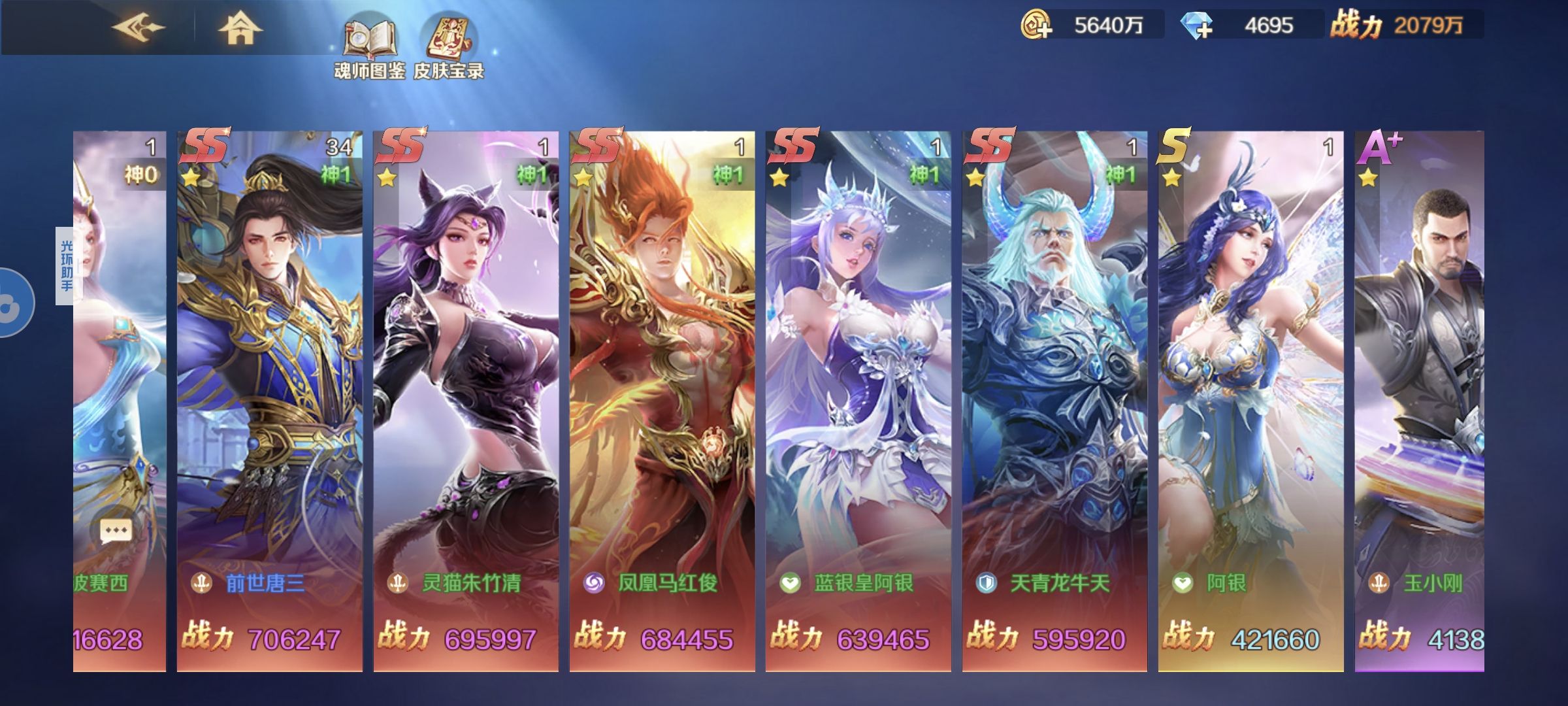Go back with the arrow button

[138, 29]
